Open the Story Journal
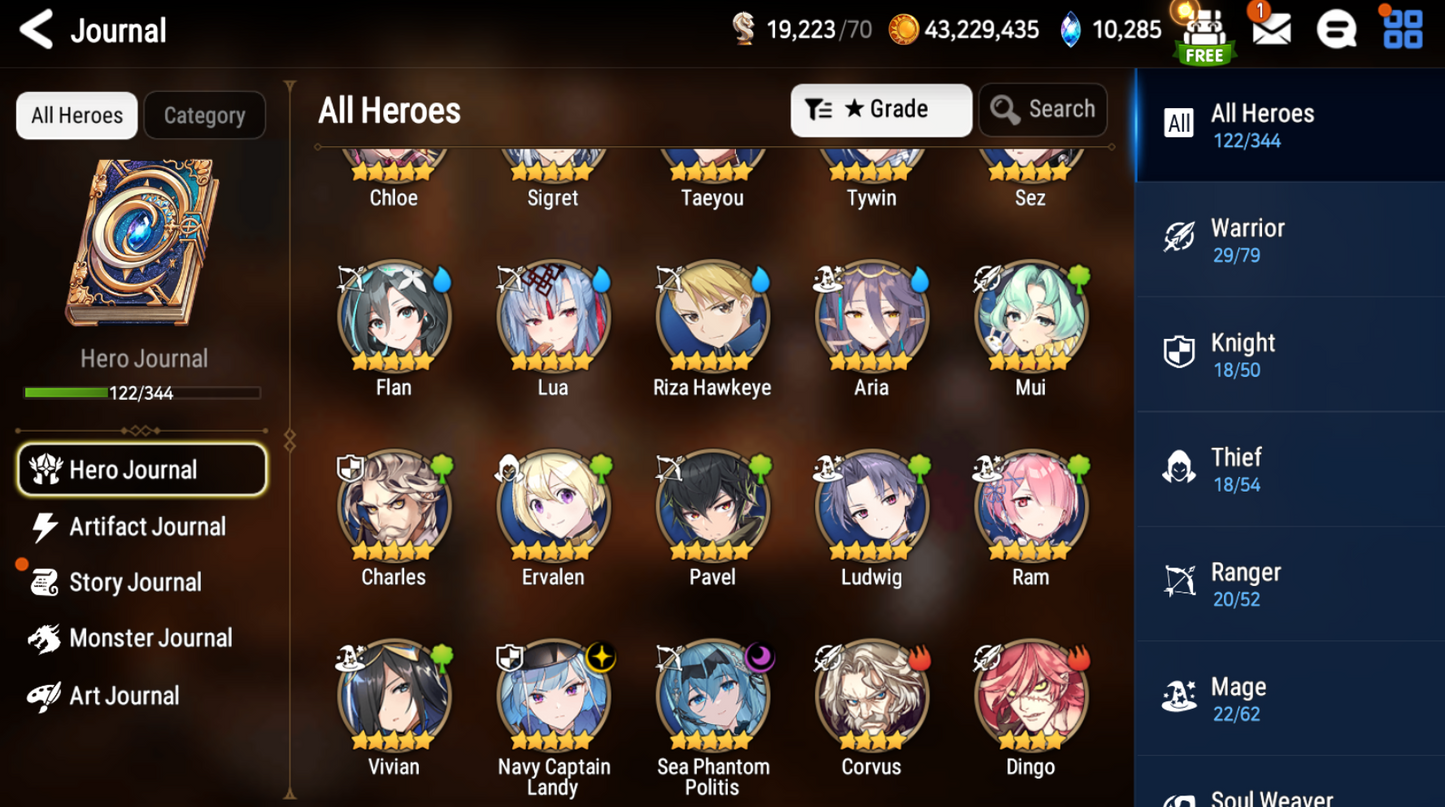Viewport: 1445px width, 807px height. [x=135, y=582]
